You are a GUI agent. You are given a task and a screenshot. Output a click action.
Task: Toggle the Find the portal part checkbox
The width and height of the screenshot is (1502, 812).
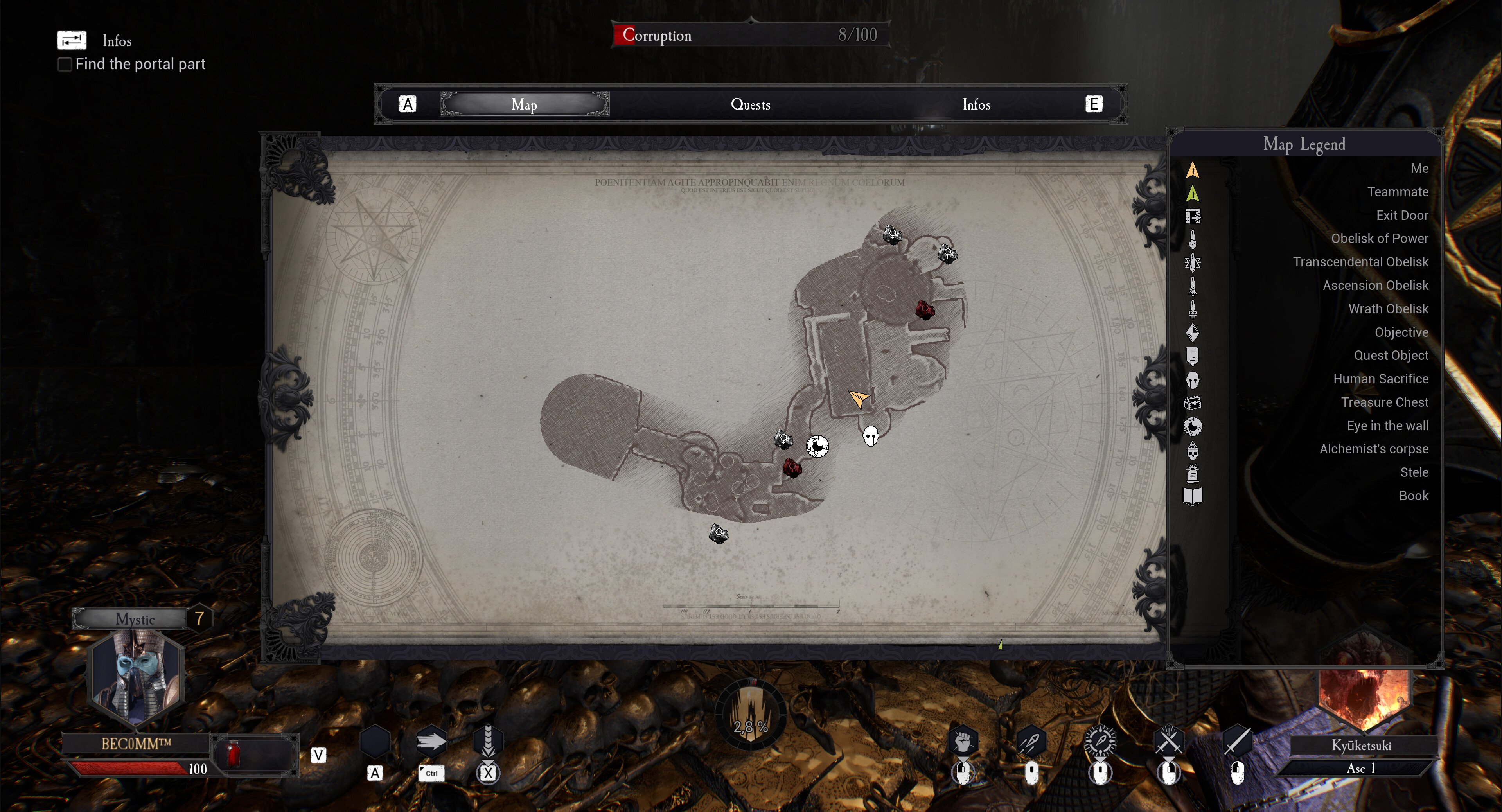pyautogui.click(x=65, y=64)
